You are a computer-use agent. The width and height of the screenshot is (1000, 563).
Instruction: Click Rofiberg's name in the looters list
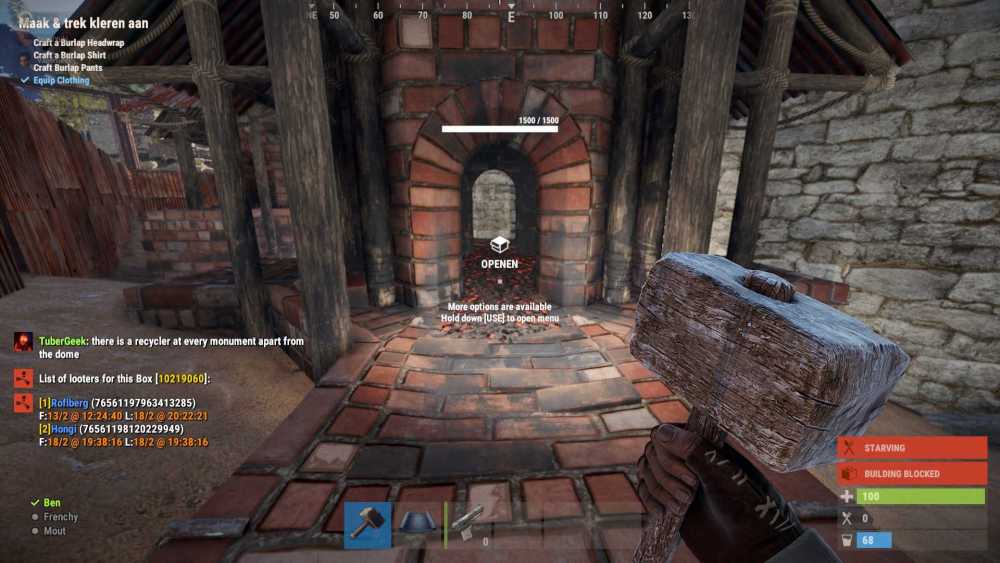coord(69,402)
